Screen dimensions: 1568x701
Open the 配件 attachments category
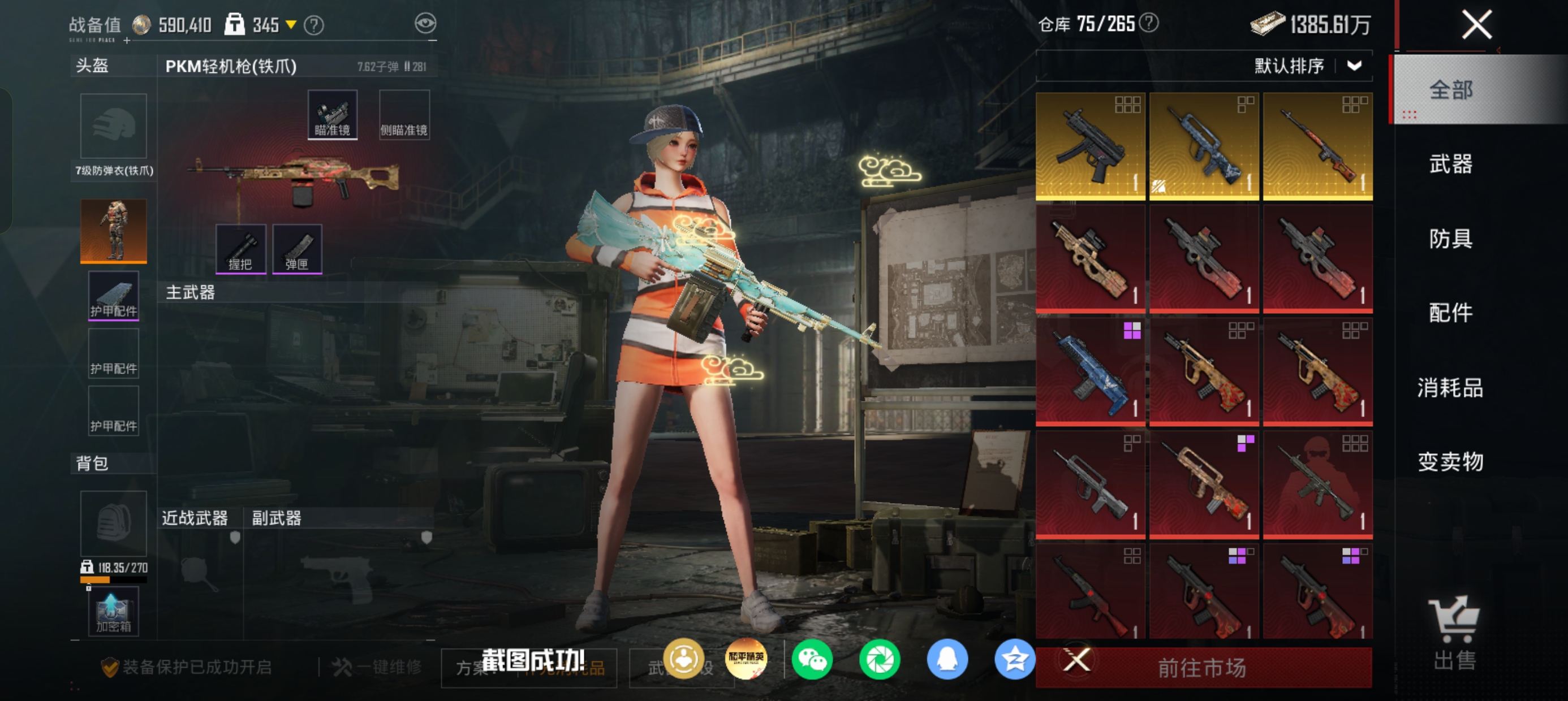[x=1450, y=313]
